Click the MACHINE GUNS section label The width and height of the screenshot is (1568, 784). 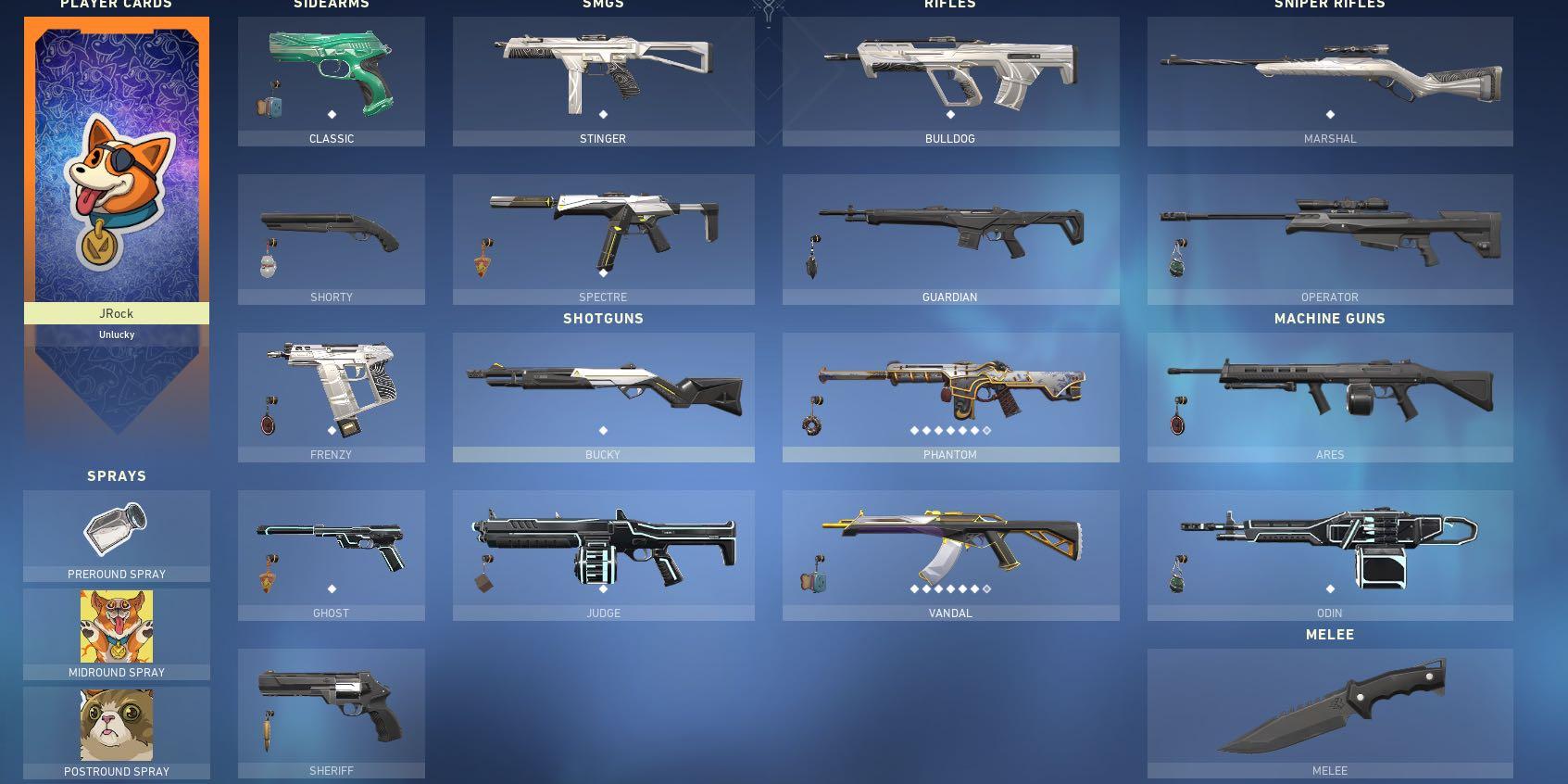(1330, 318)
